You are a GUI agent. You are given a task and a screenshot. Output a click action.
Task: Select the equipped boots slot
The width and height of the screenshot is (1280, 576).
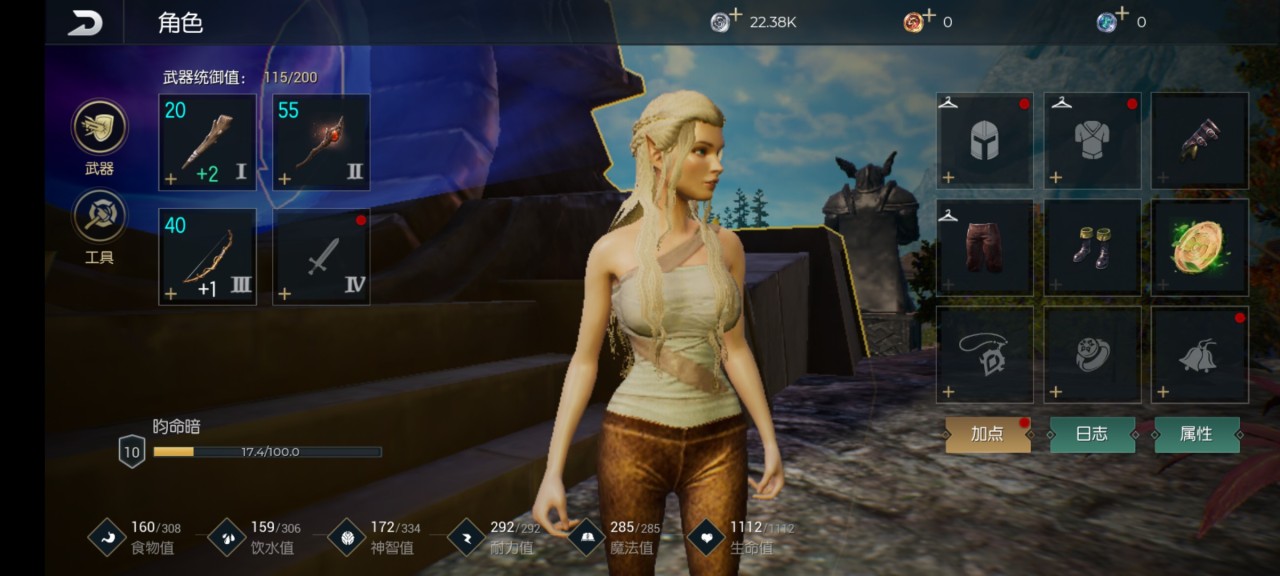tap(1093, 247)
